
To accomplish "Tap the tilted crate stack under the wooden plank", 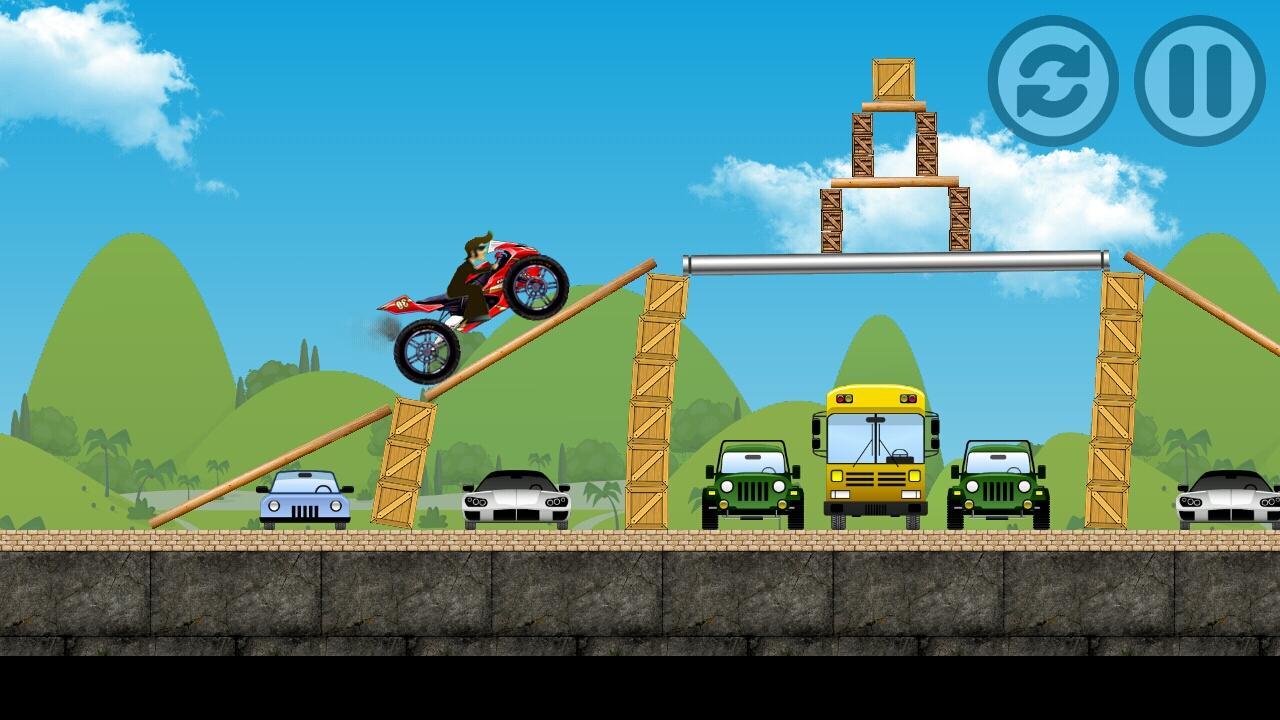I will (403, 455).
